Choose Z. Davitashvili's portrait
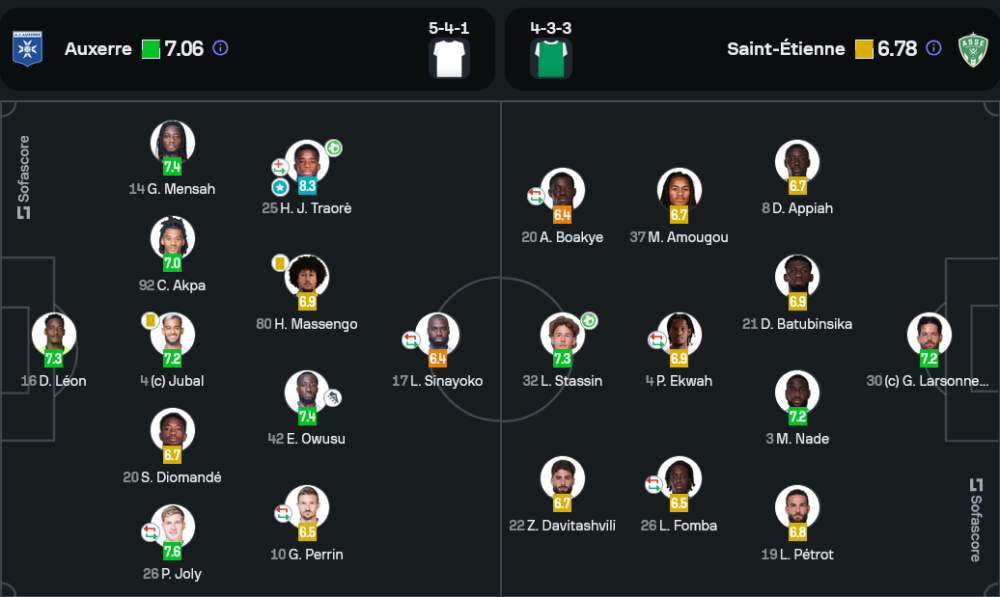This screenshot has width=1000, height=597. (562, 480)
